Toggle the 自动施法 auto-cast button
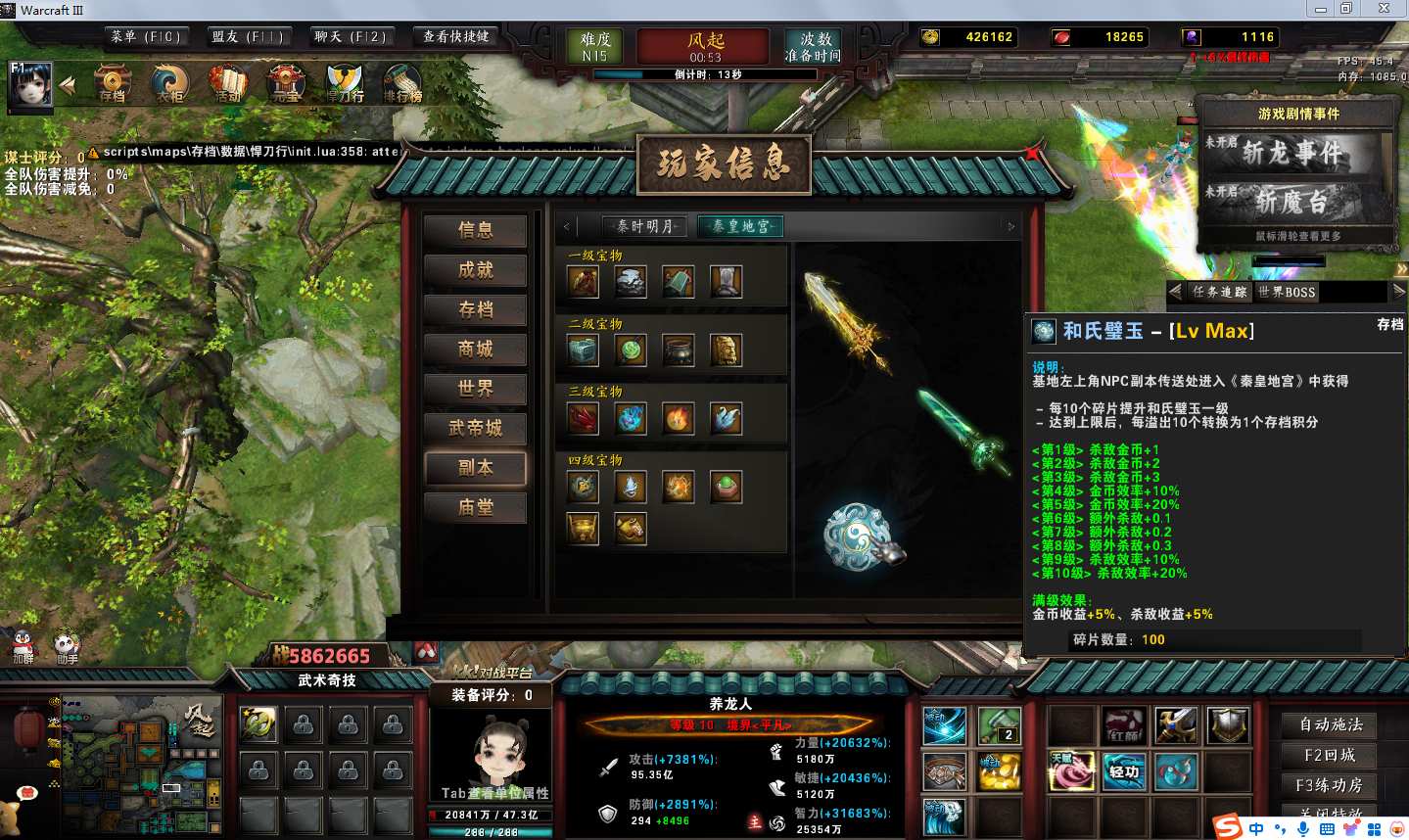1409x840 pixels. pyautogui.click(x=1330, y=724)
